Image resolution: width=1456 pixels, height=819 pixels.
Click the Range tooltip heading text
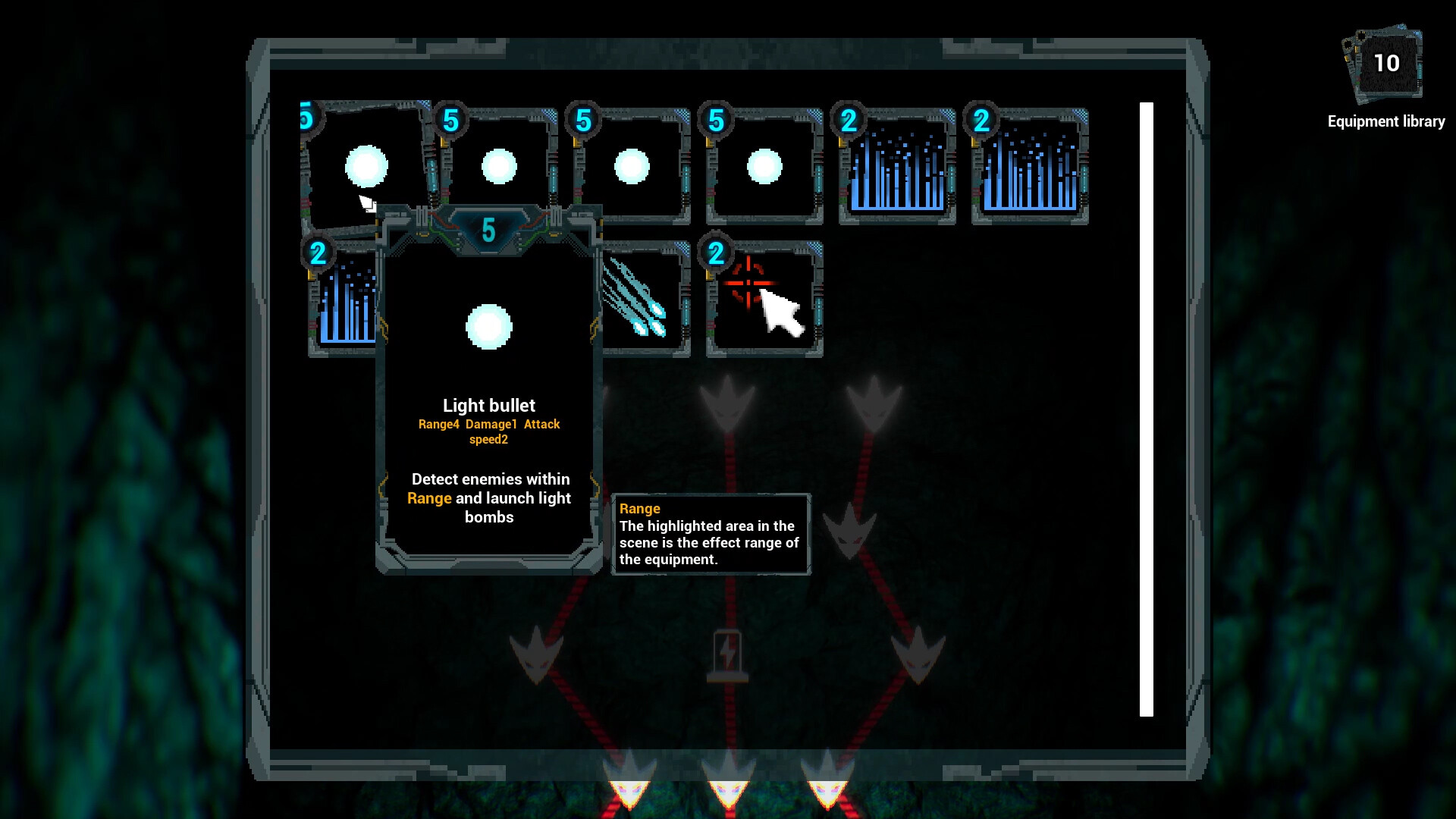coord(639,508)
